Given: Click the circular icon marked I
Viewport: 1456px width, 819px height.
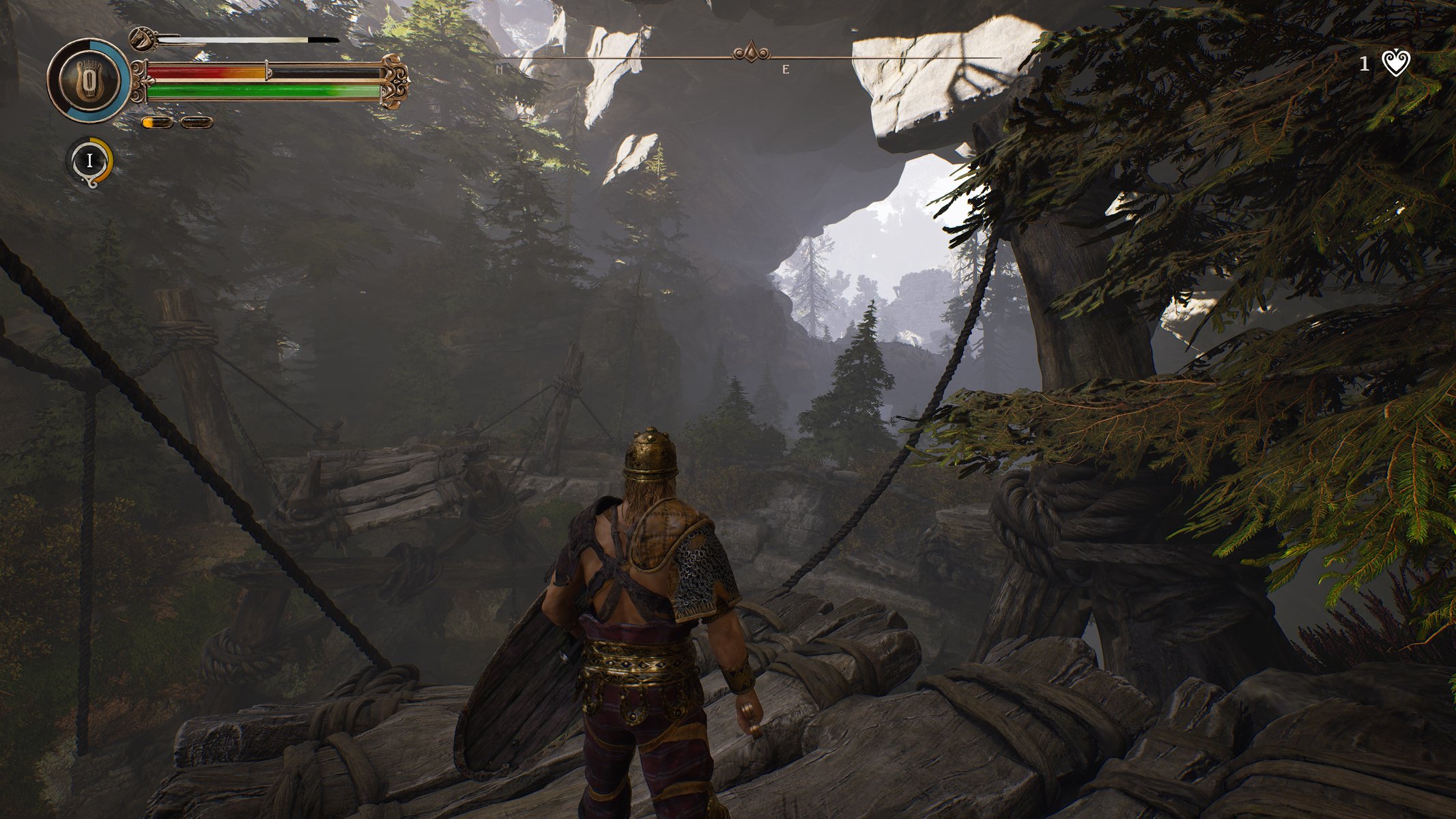Looking at the screenshot, I should click(89, 161).
